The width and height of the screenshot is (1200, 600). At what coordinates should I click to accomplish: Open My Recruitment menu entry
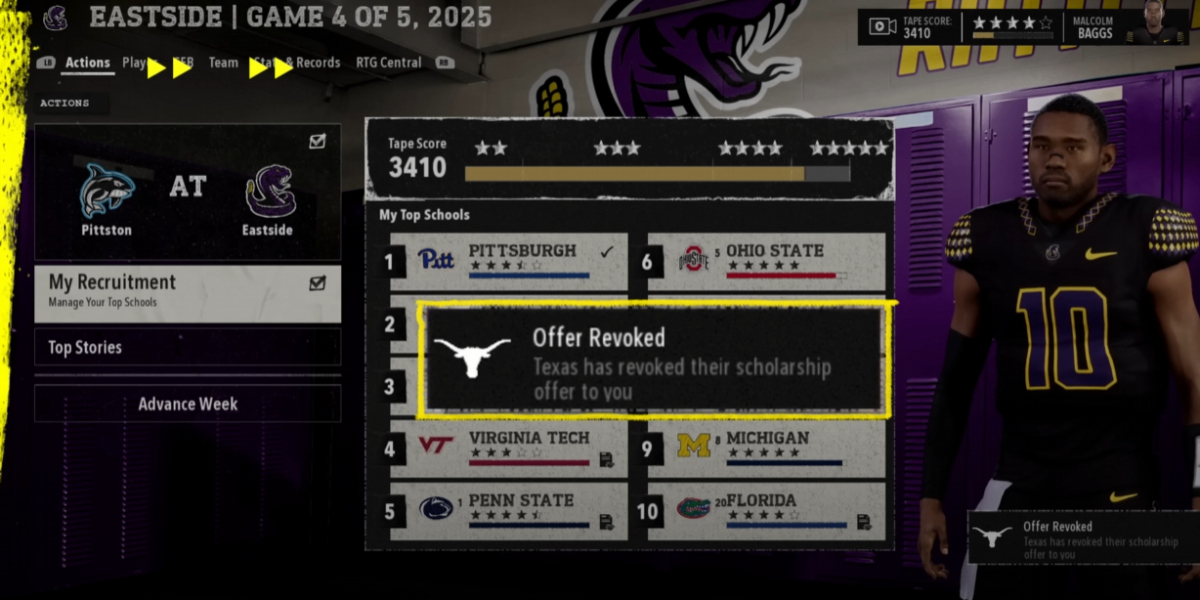pyautogui.click(x=188, y=294)
